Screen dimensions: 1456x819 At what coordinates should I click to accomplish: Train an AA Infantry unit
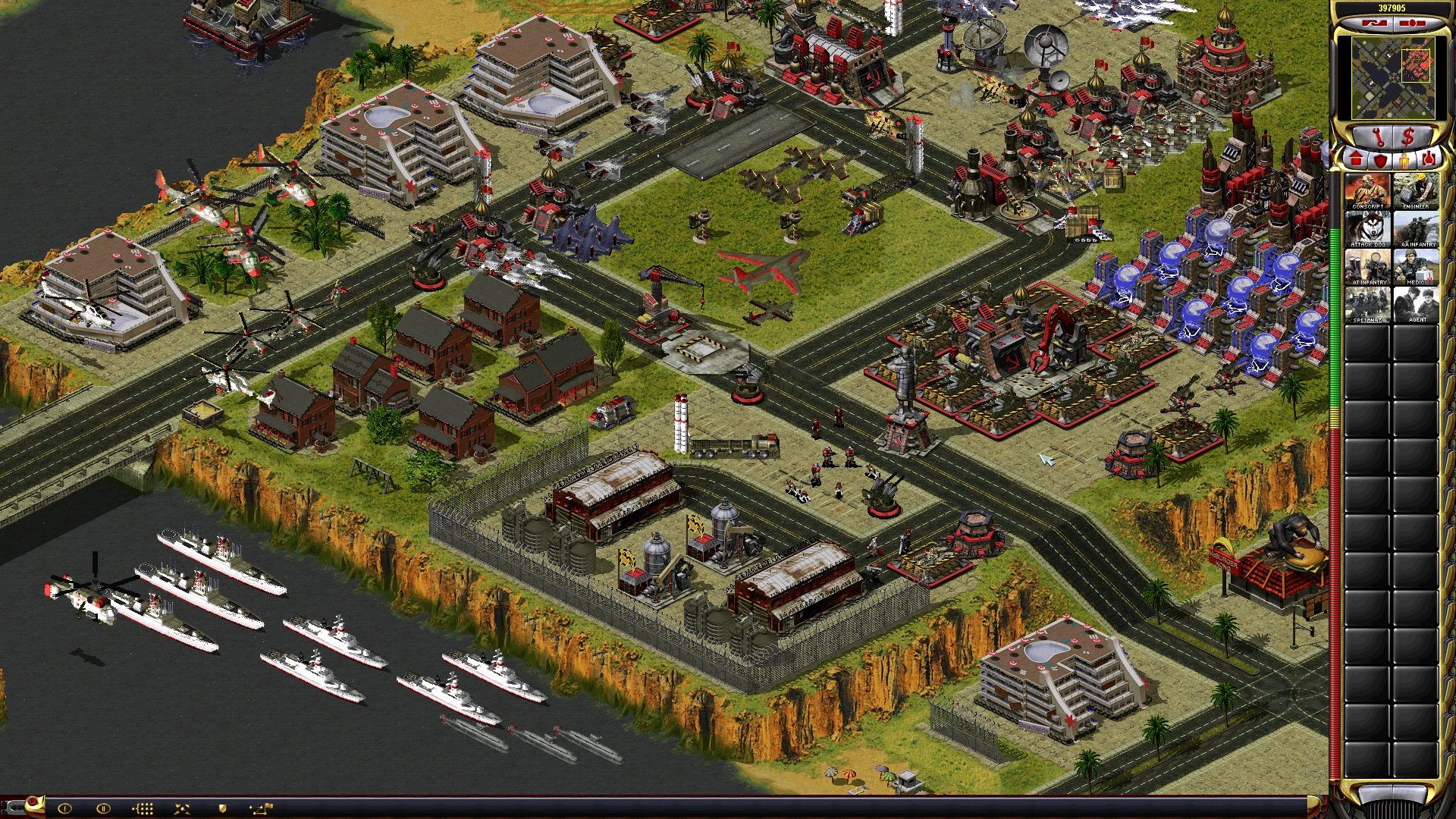(1416, 227)
